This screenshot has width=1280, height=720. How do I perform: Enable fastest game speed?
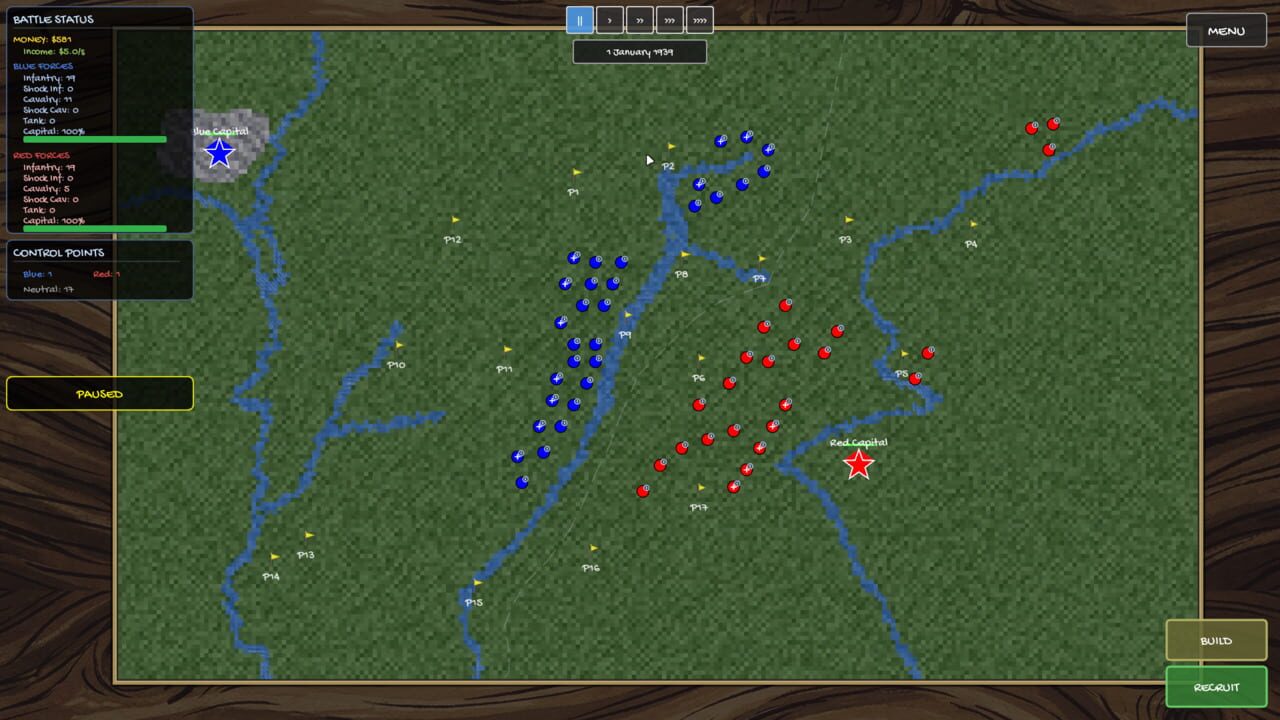pyautogui.click(x=699, y=19)
